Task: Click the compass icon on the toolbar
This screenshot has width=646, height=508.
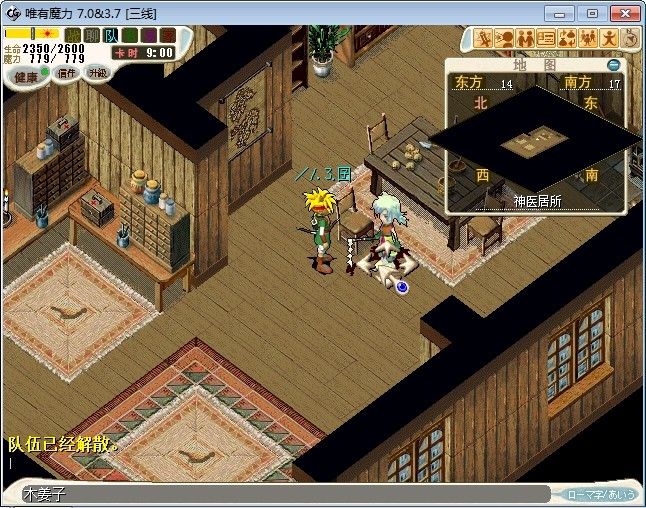Action: [x=630, y=38]
